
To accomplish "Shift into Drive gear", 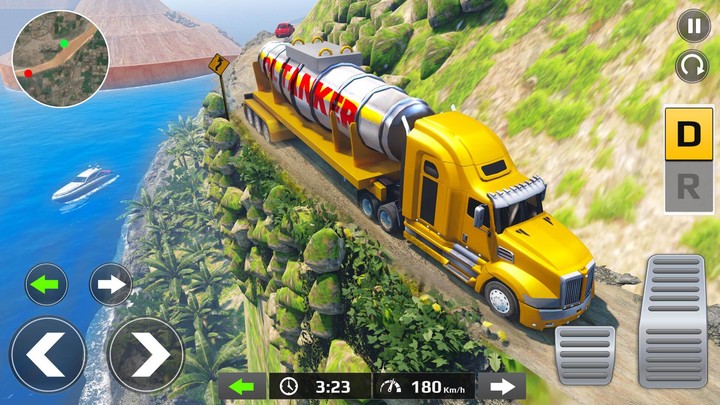I will coord(689,133).
